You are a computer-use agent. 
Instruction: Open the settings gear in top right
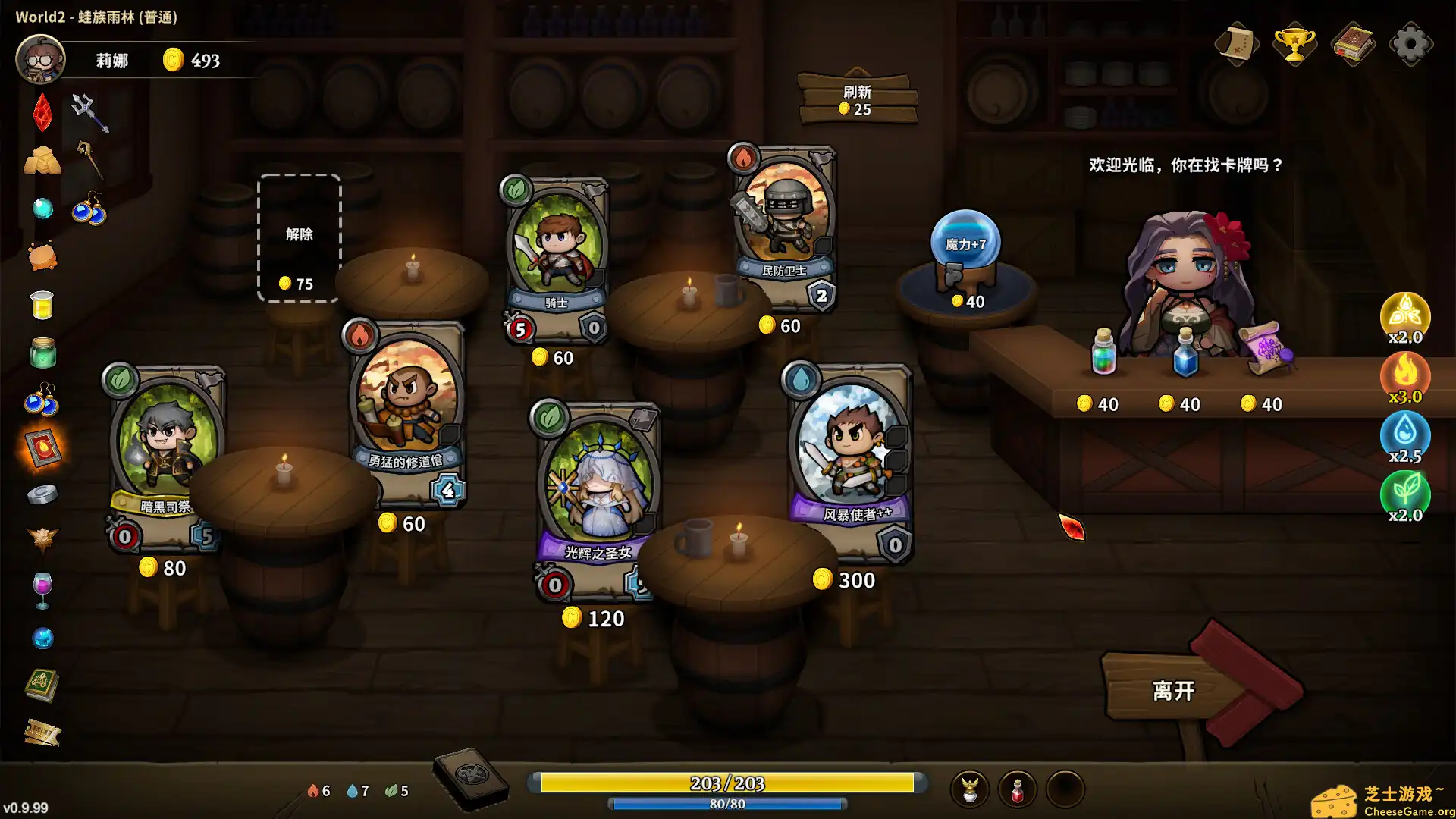pos(1412,43)
